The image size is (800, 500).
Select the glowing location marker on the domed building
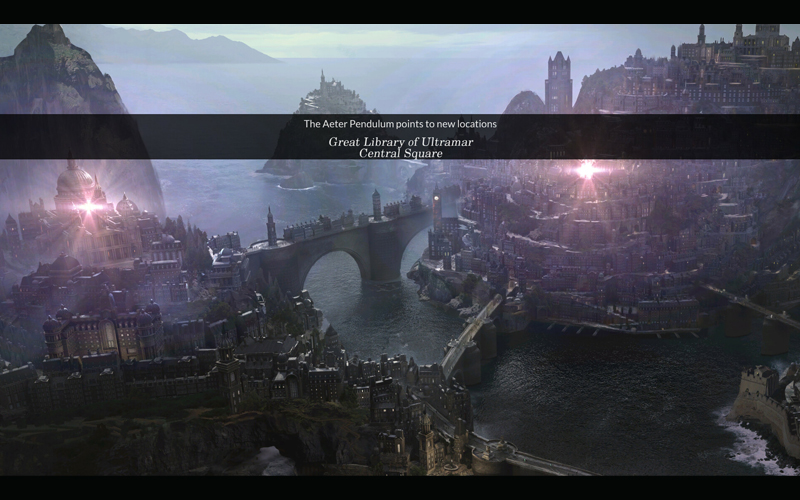click(88, 207)
